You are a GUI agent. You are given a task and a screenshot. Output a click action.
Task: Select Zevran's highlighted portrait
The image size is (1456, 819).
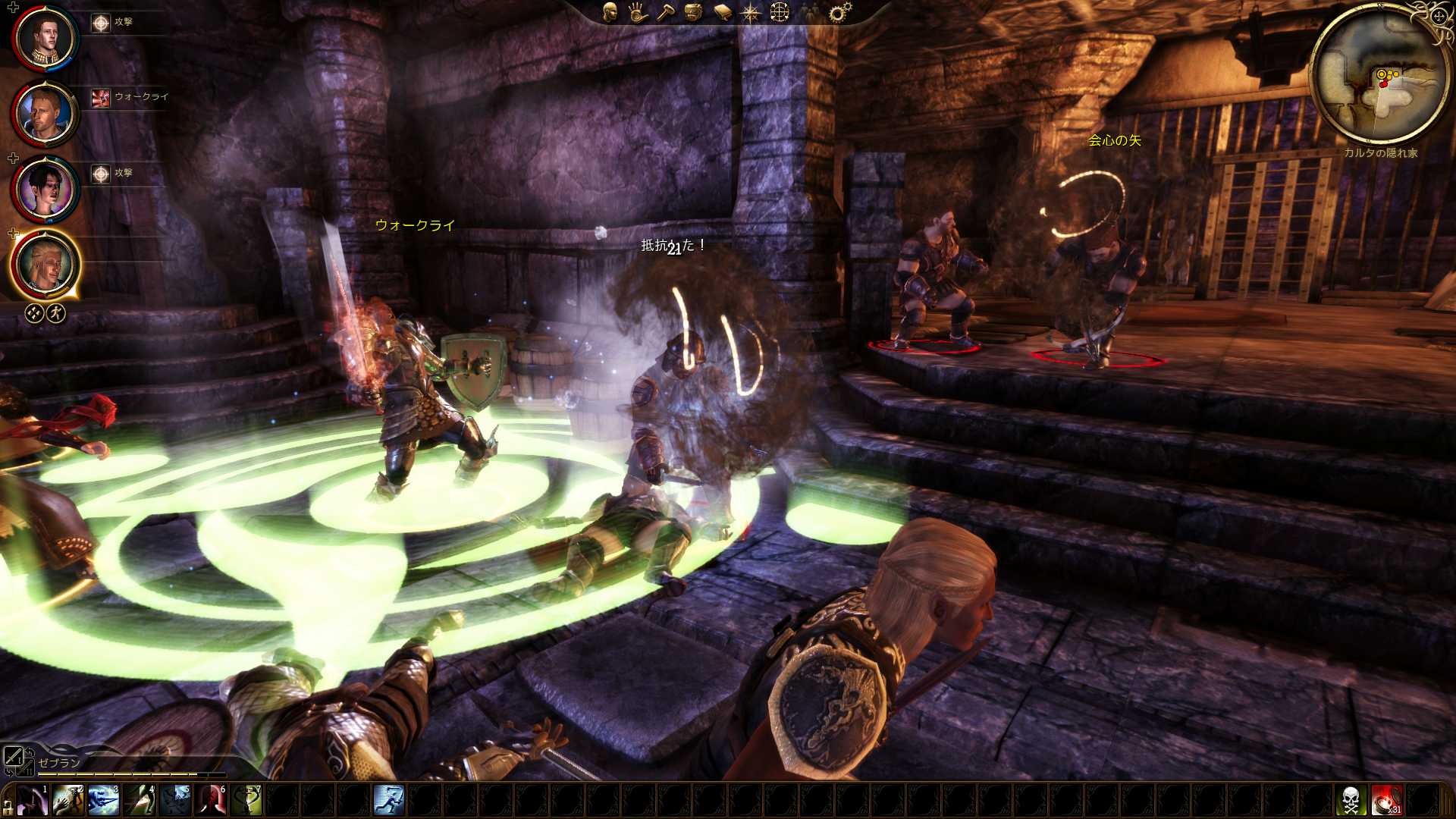[x=45, y=265]
